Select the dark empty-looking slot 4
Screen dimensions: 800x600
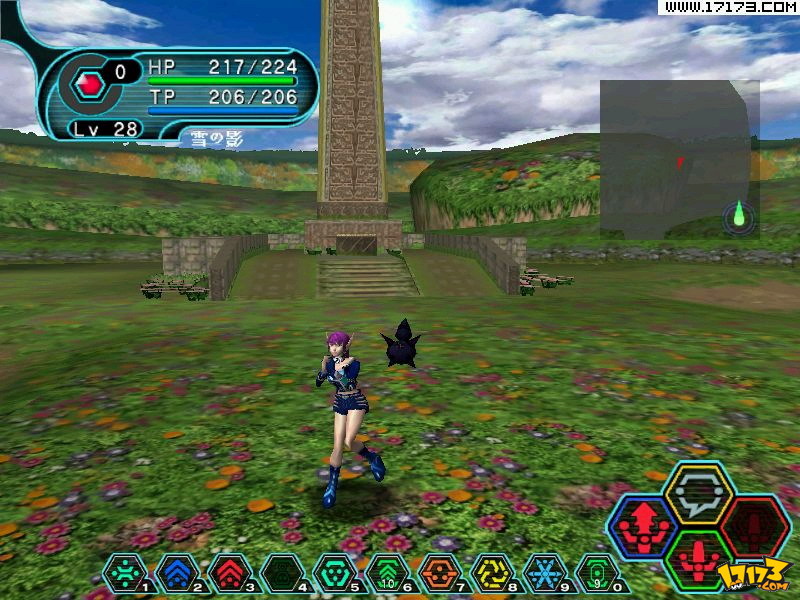click(282, 573)
